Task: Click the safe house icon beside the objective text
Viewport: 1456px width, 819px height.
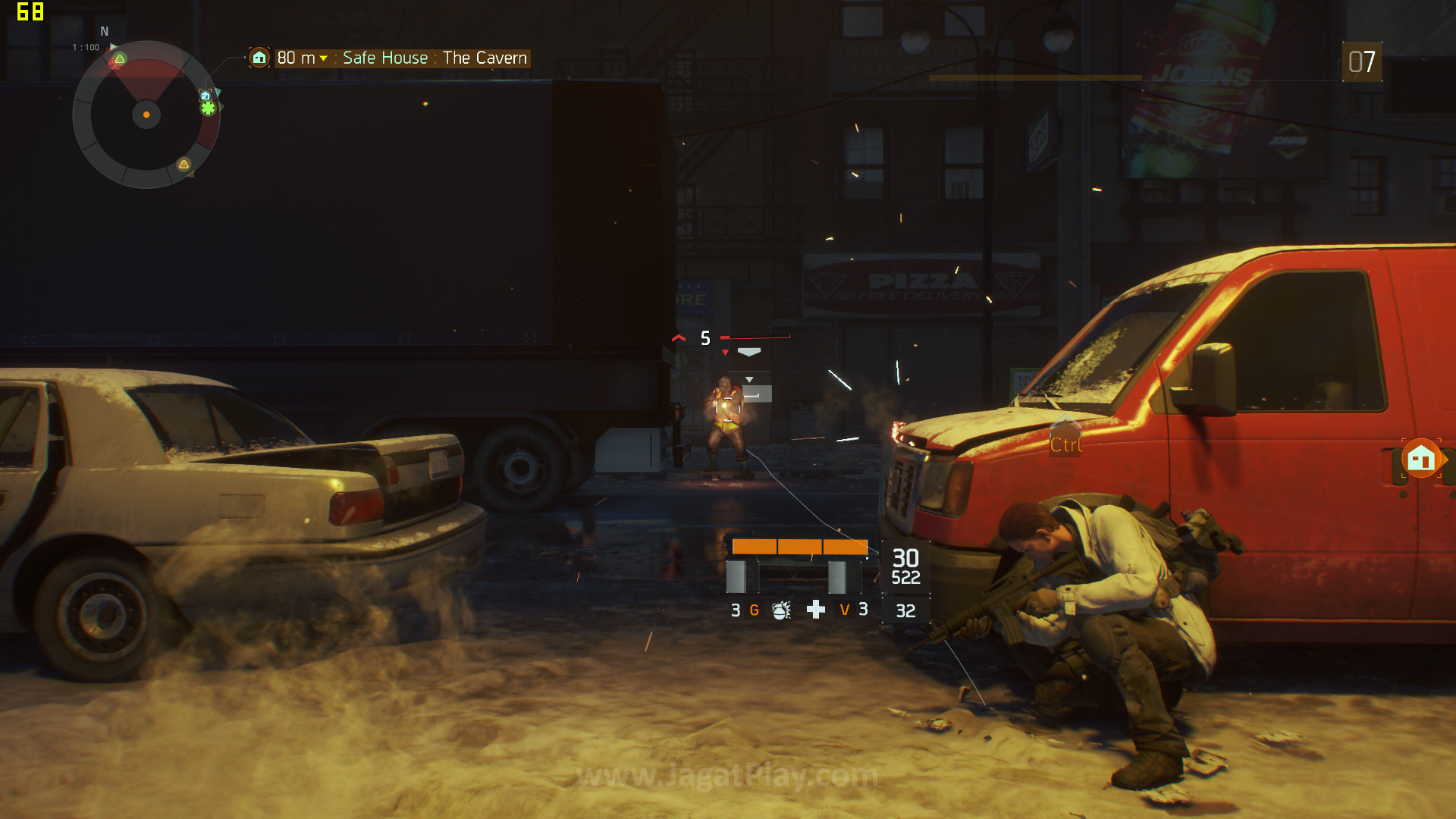Action: click(259, 58)
